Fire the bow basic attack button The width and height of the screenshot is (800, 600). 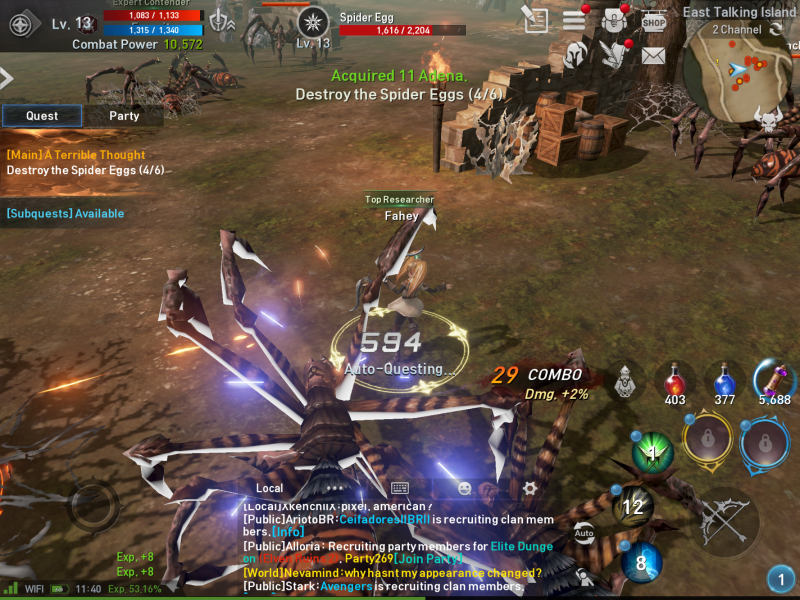[723, 520]
